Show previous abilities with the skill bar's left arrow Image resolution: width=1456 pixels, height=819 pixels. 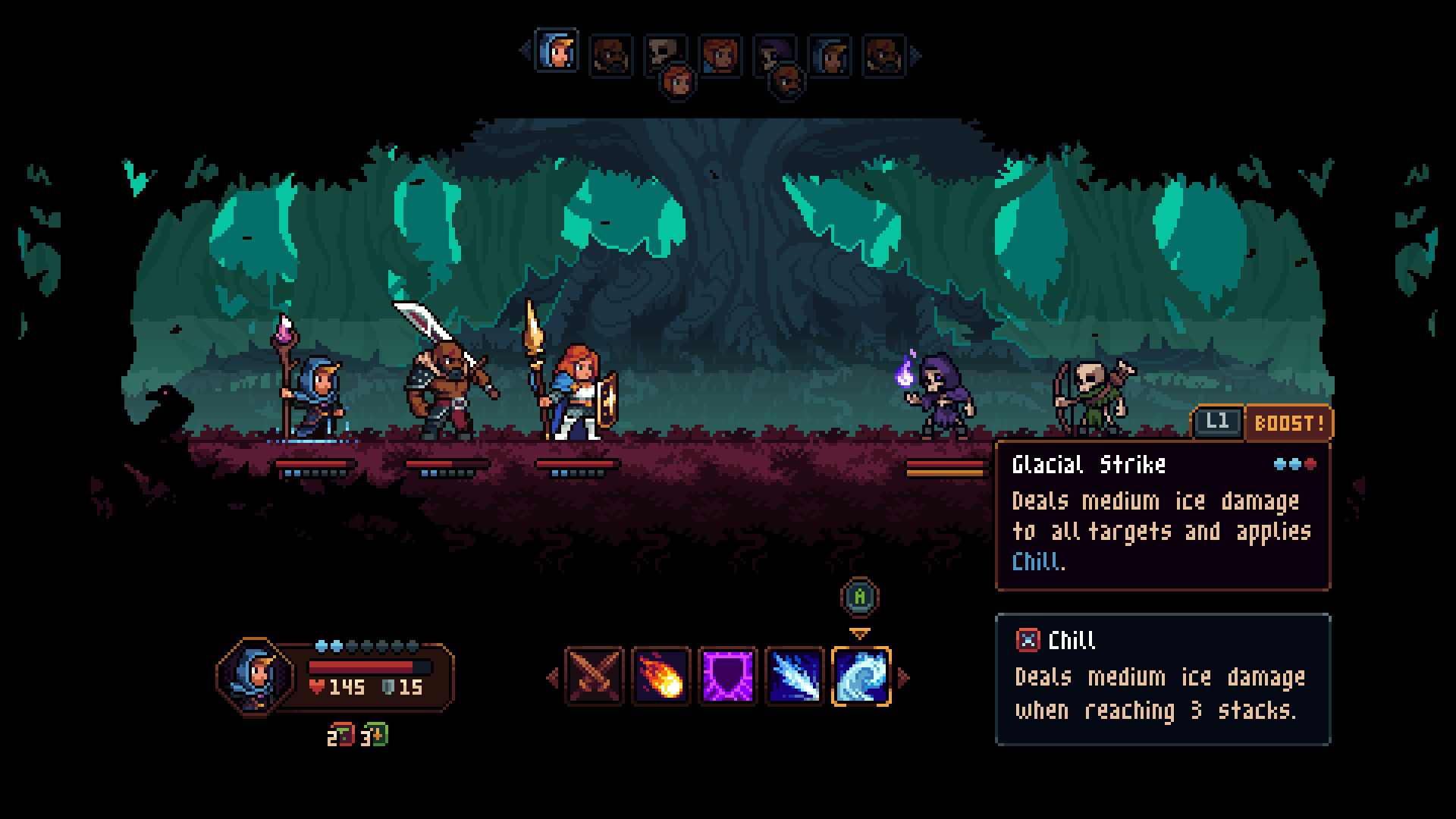click(553, 677)
